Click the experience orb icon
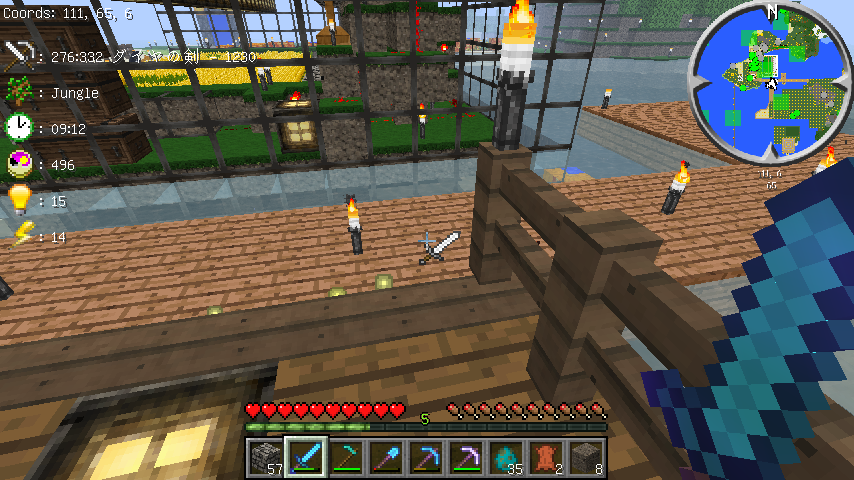 click(x=18, y=164)
